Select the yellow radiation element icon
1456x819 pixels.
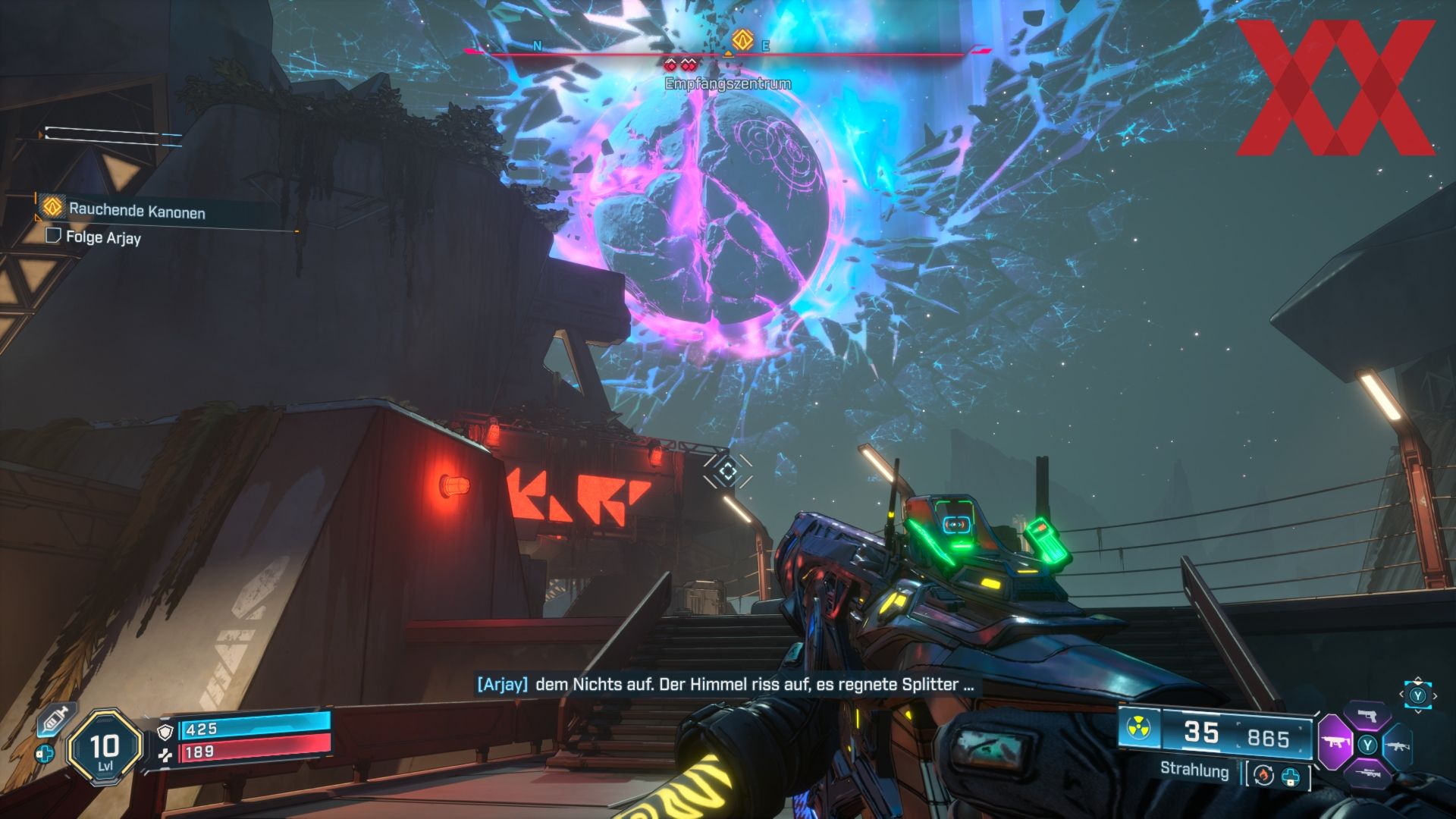point(1137,729)
